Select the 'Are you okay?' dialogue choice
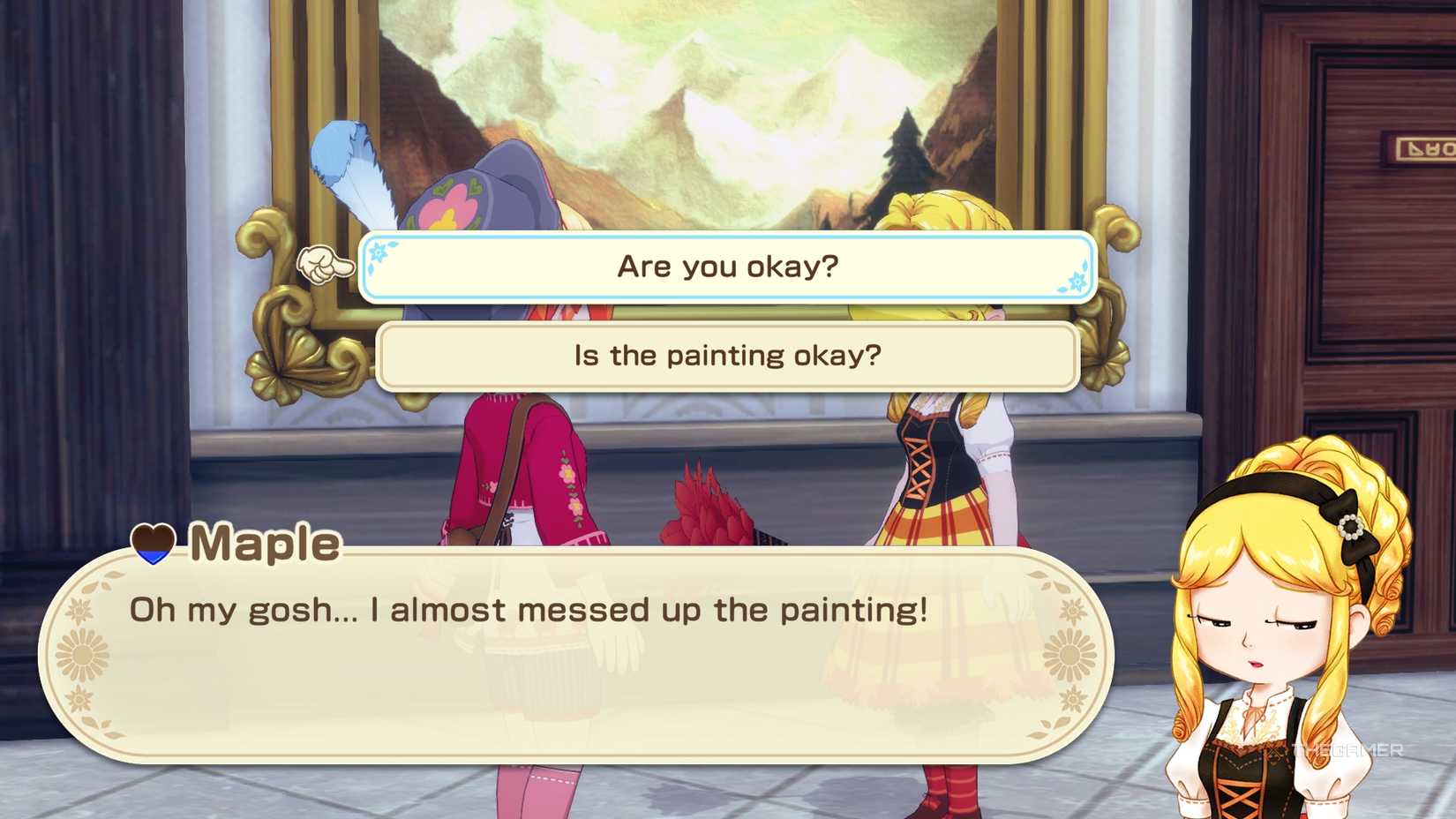 pos(726,265)
